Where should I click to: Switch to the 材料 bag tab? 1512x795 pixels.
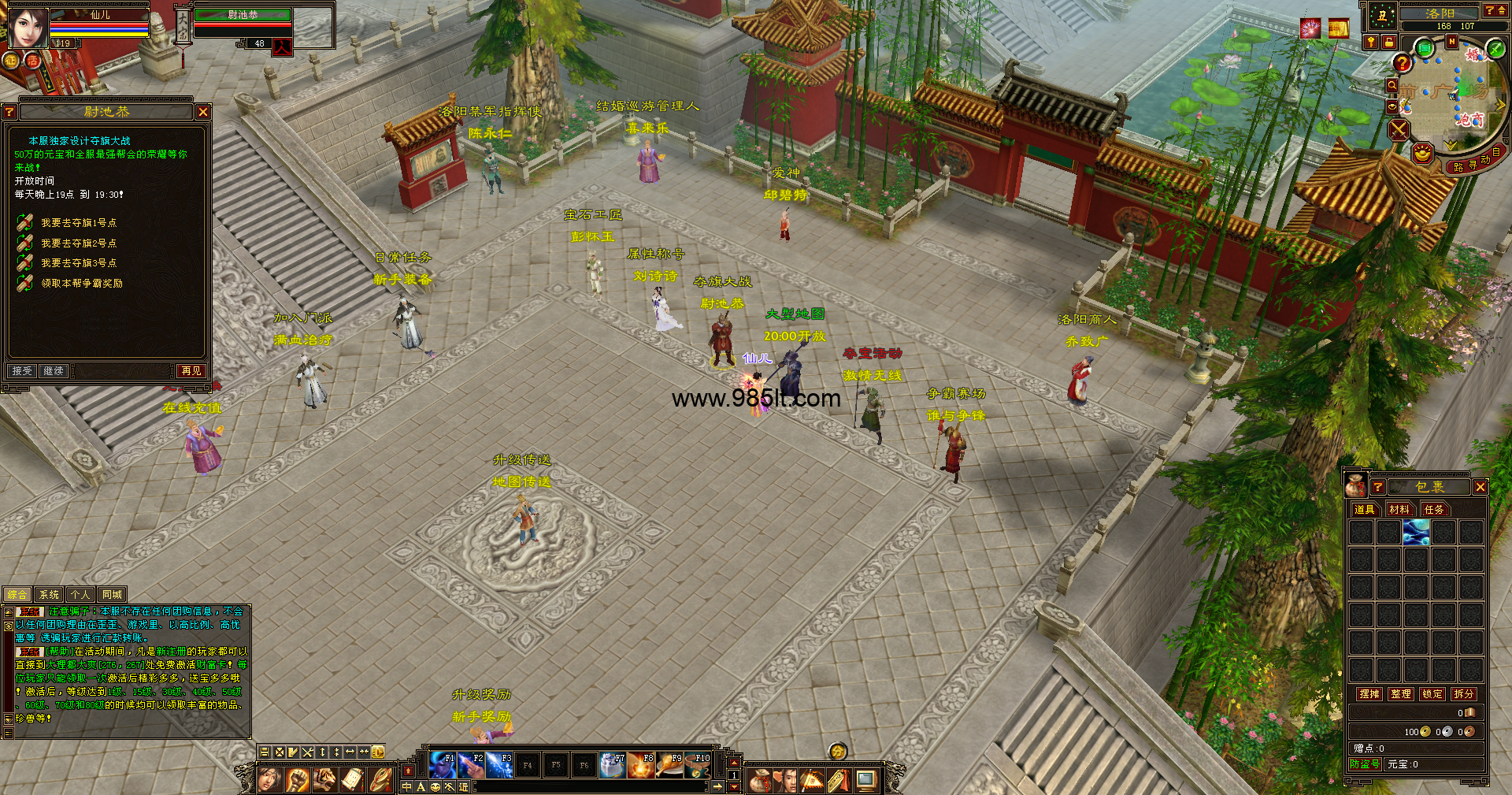[1399, 510]
